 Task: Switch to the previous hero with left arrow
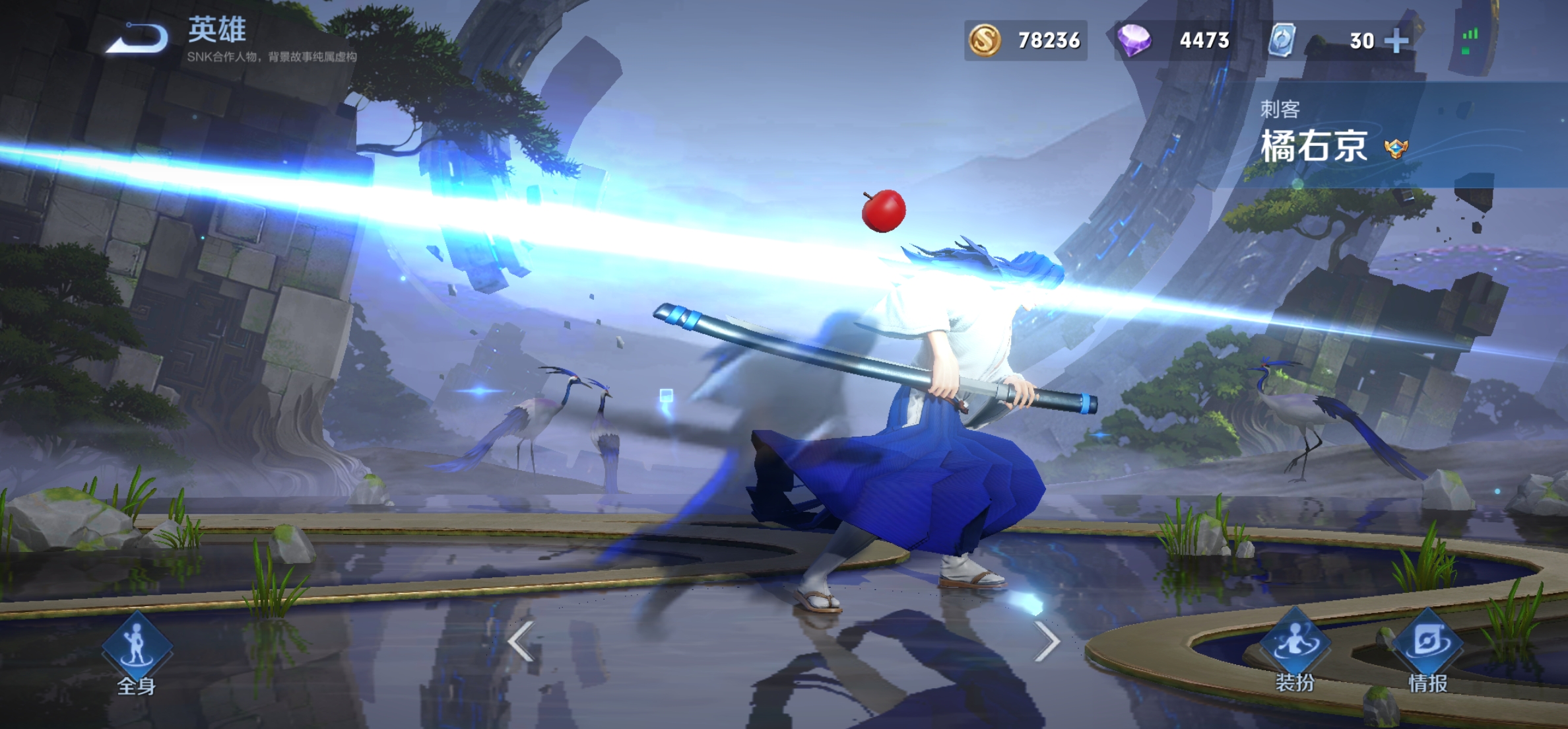tap(521, 641)
